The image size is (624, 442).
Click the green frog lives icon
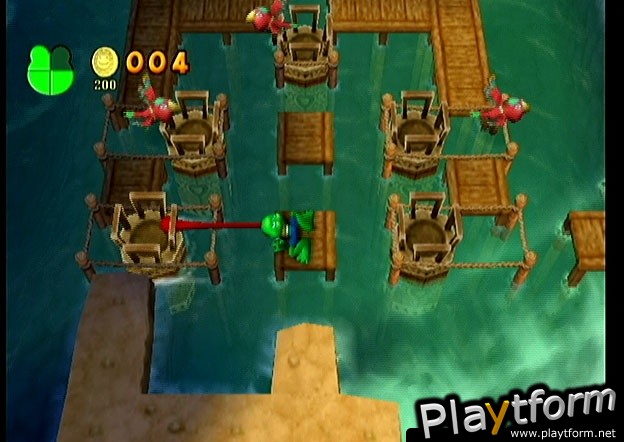click(x=50, y=69)
